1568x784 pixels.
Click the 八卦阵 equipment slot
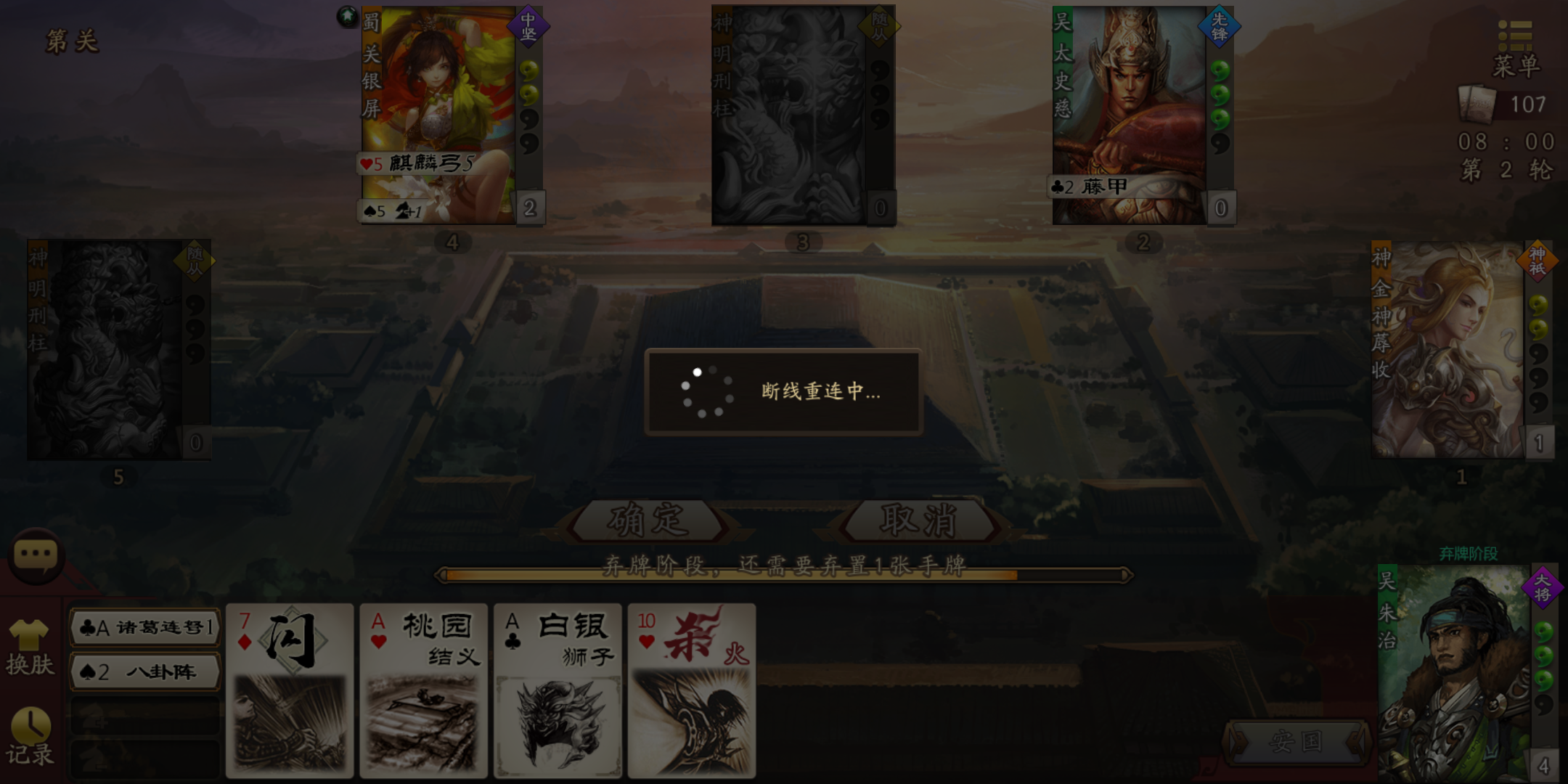pos(143,671)
